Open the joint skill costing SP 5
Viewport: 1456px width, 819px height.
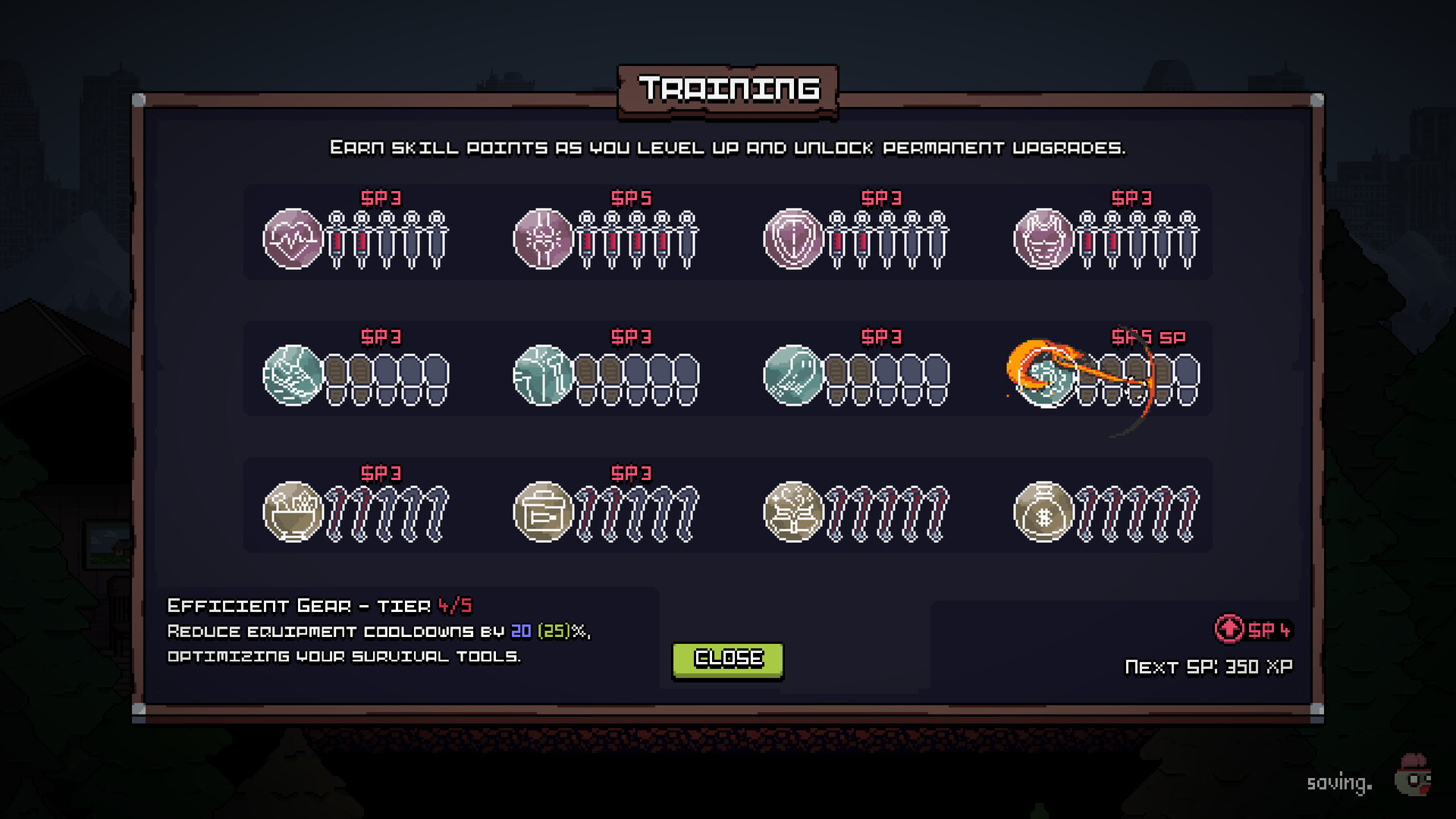(544, 240)
